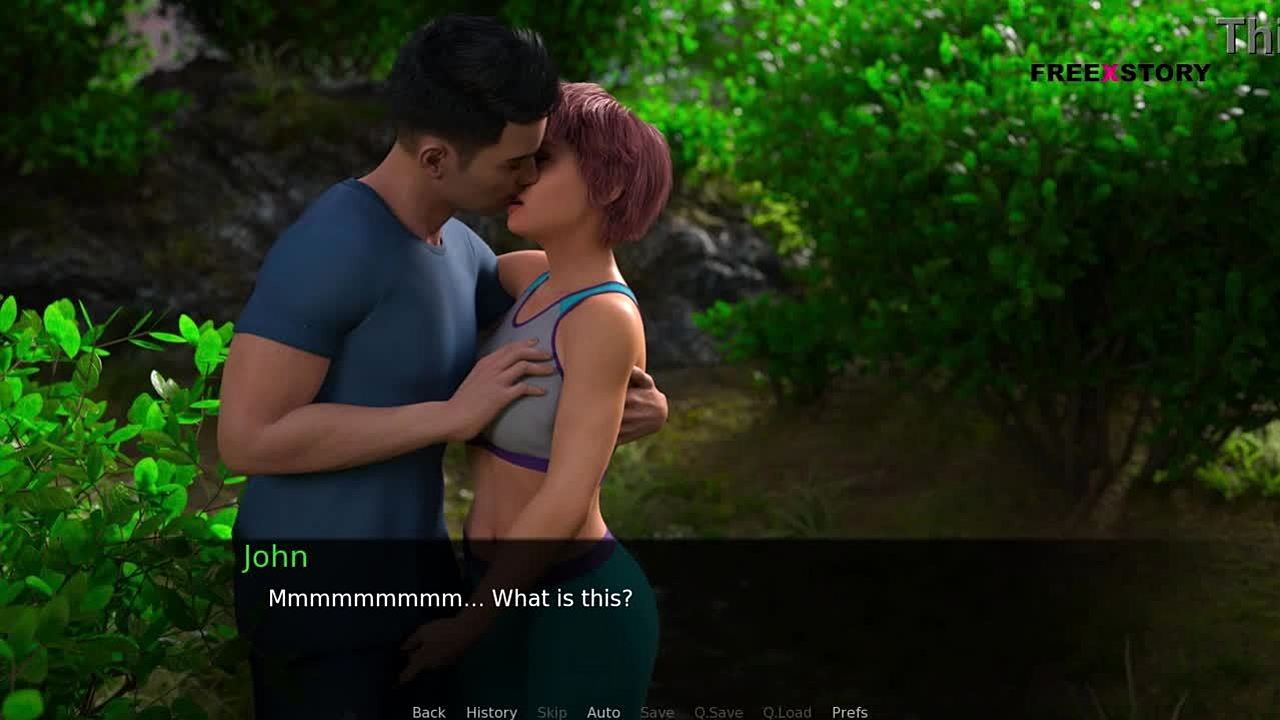Viewport: 1280px width, 720px height.
Task: Quick save with Q.Save
Action: tap(718, 712)
